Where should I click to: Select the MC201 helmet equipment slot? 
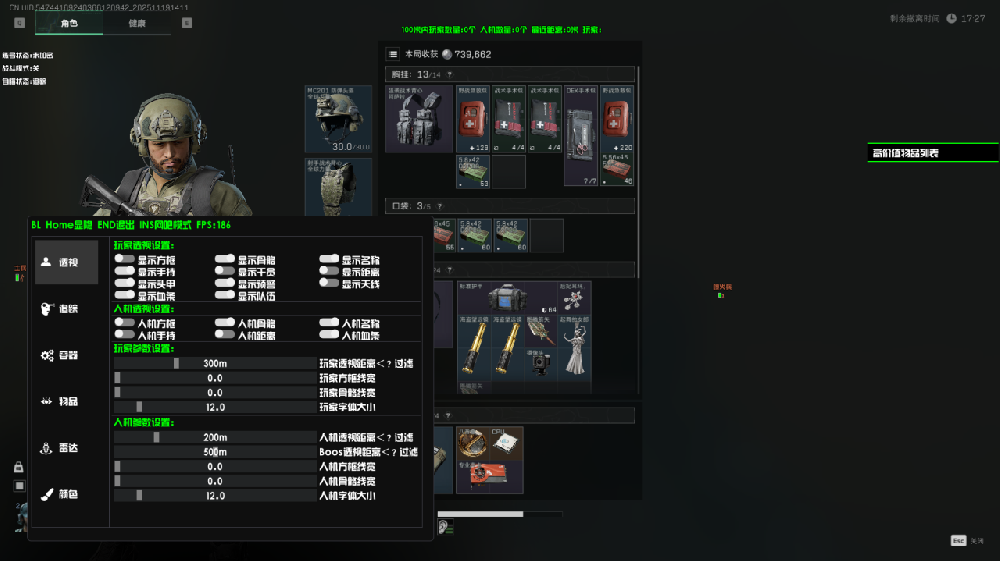point(338,119)
